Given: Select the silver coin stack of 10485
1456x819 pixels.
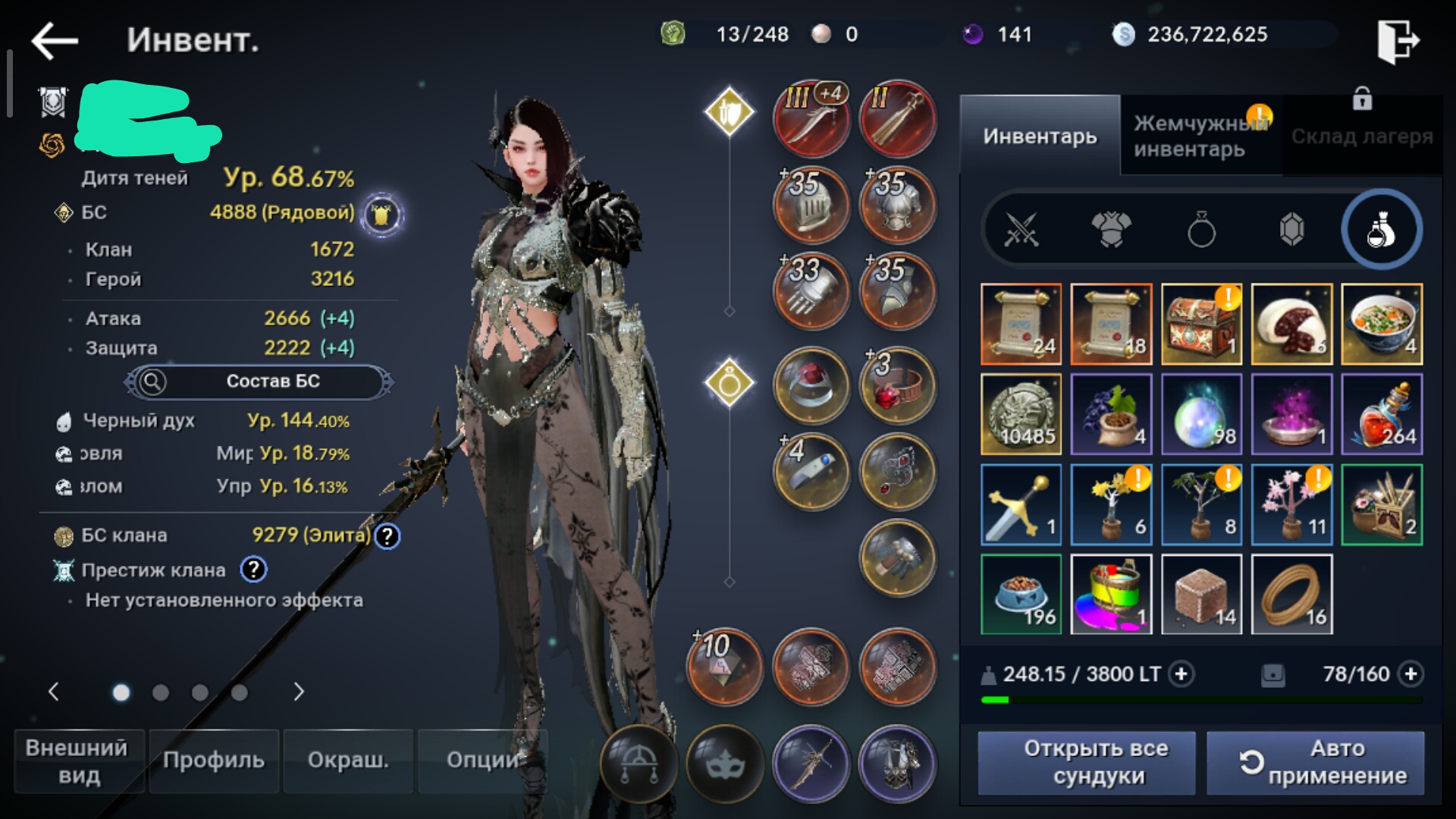Looking at the screenshot, I should [x=1021, y=415].
